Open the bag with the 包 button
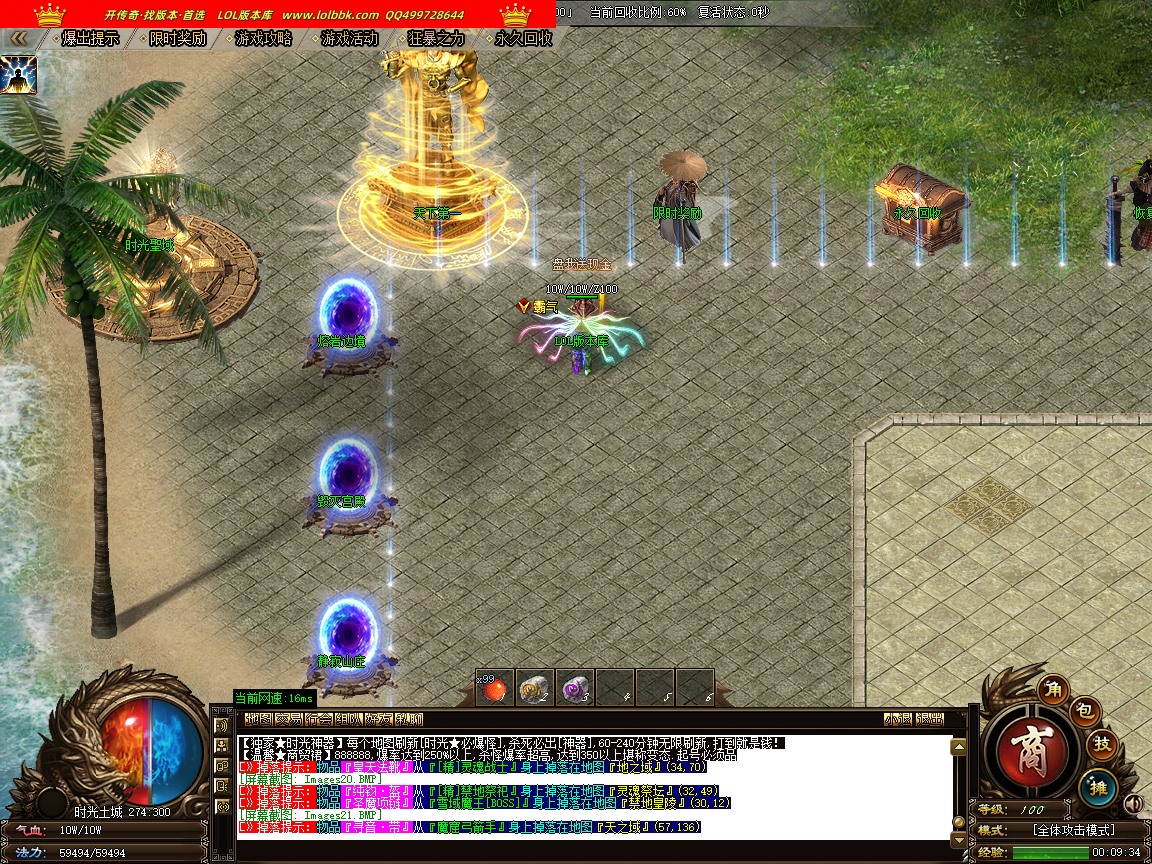Image resolution: width=1152 pixels, height=864 pixels. [1086, 711]
